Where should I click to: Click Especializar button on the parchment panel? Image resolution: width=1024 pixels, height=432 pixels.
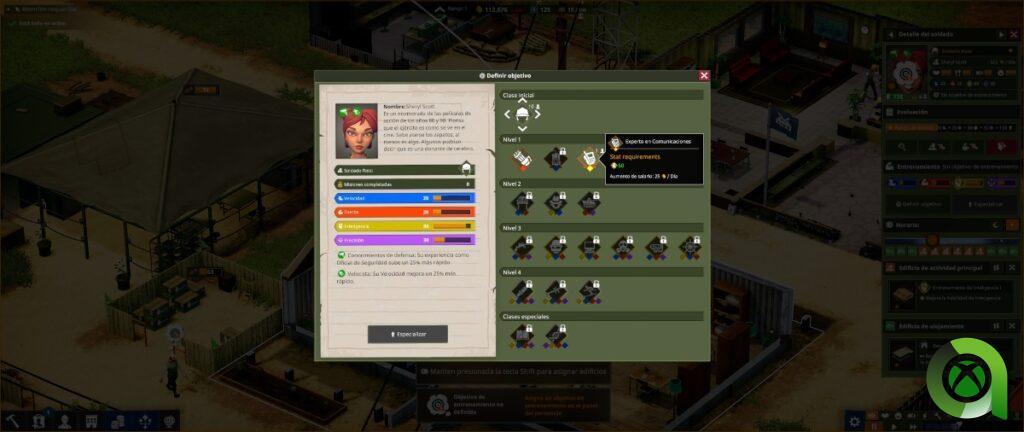[407, 334]
